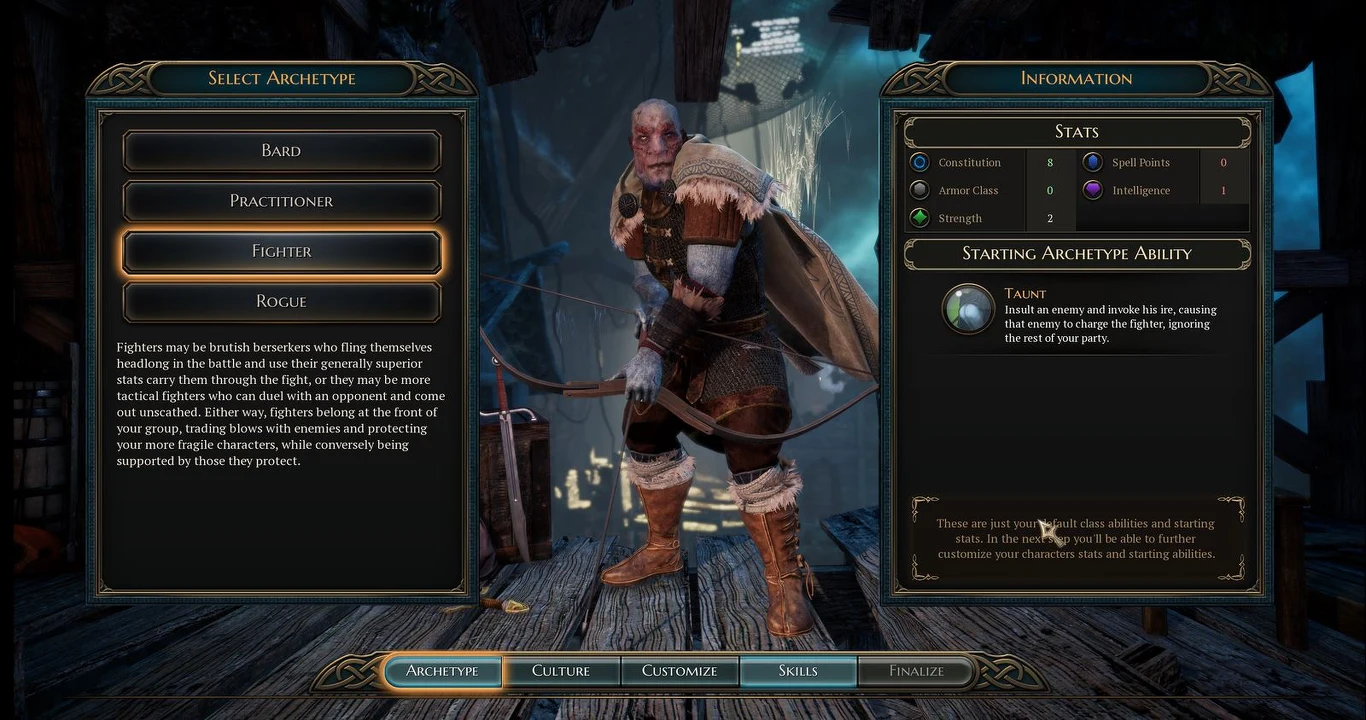Choose the Fighter archetype
Screen dimensions: 1366x720
click(x=281, y=251)
